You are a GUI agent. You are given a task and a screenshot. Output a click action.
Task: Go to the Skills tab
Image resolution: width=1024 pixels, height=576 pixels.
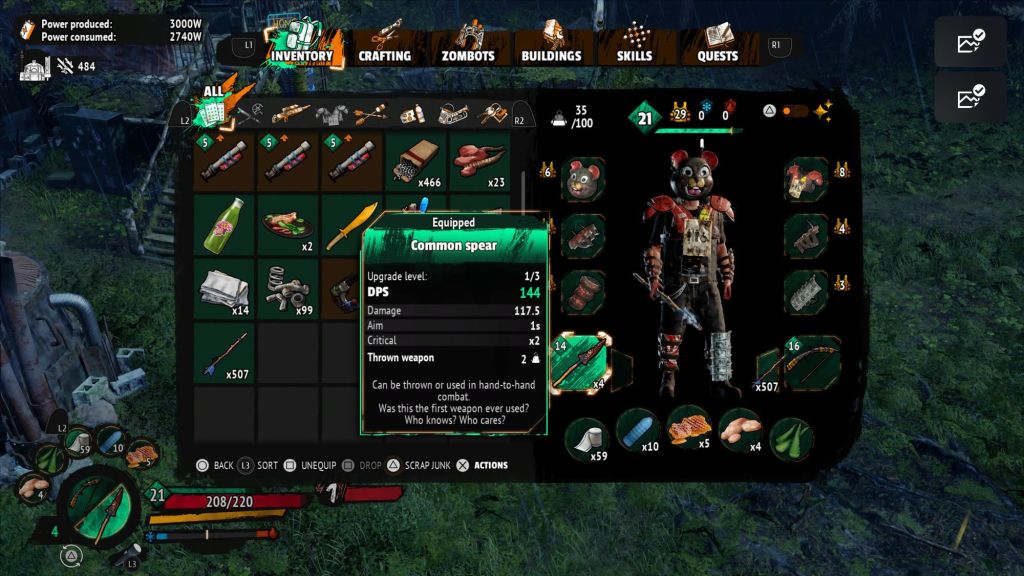coord(634,46)
